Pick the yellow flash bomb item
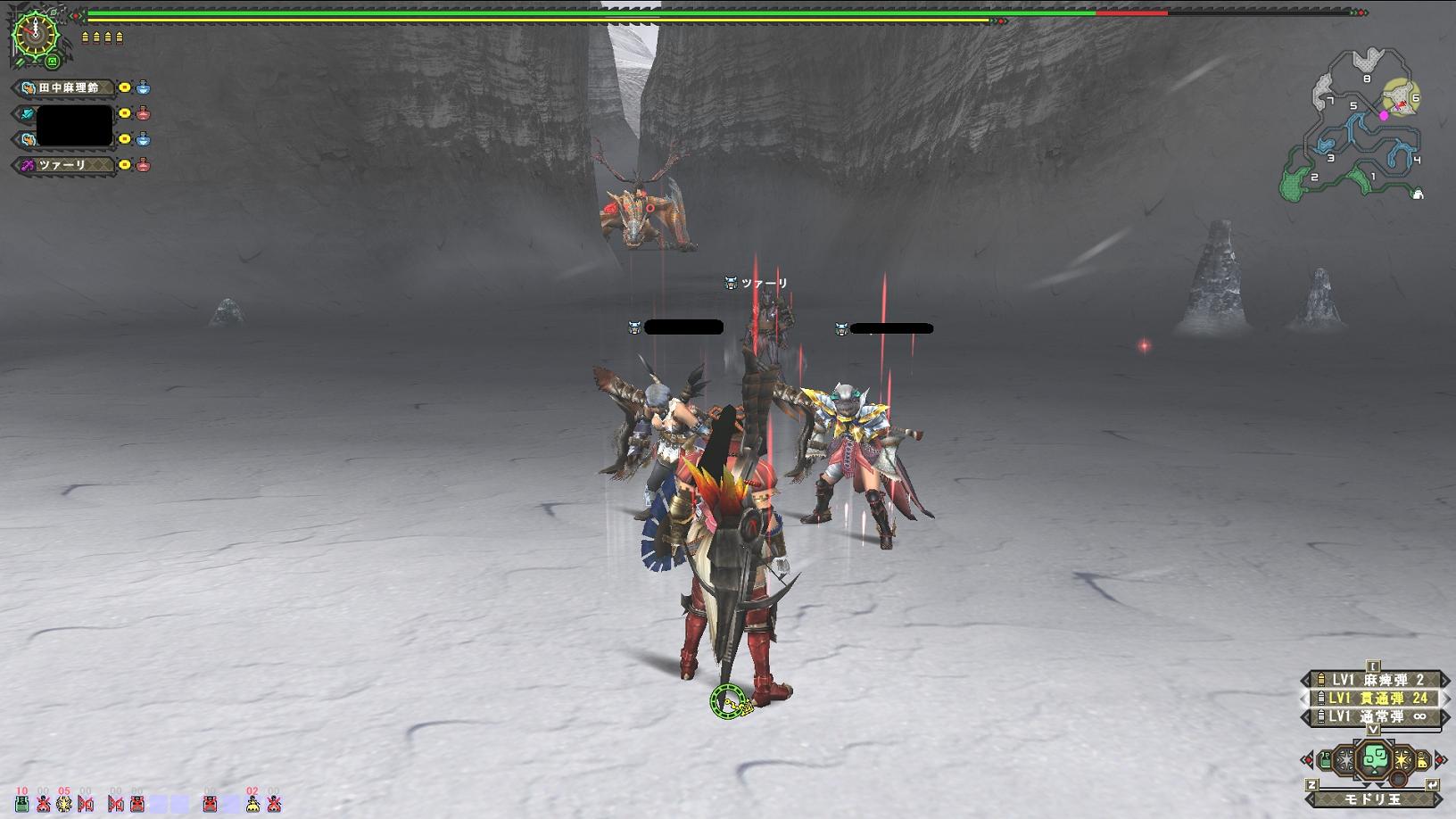This screenshot has height=819, width=1456. click(x=1402, y=760)
